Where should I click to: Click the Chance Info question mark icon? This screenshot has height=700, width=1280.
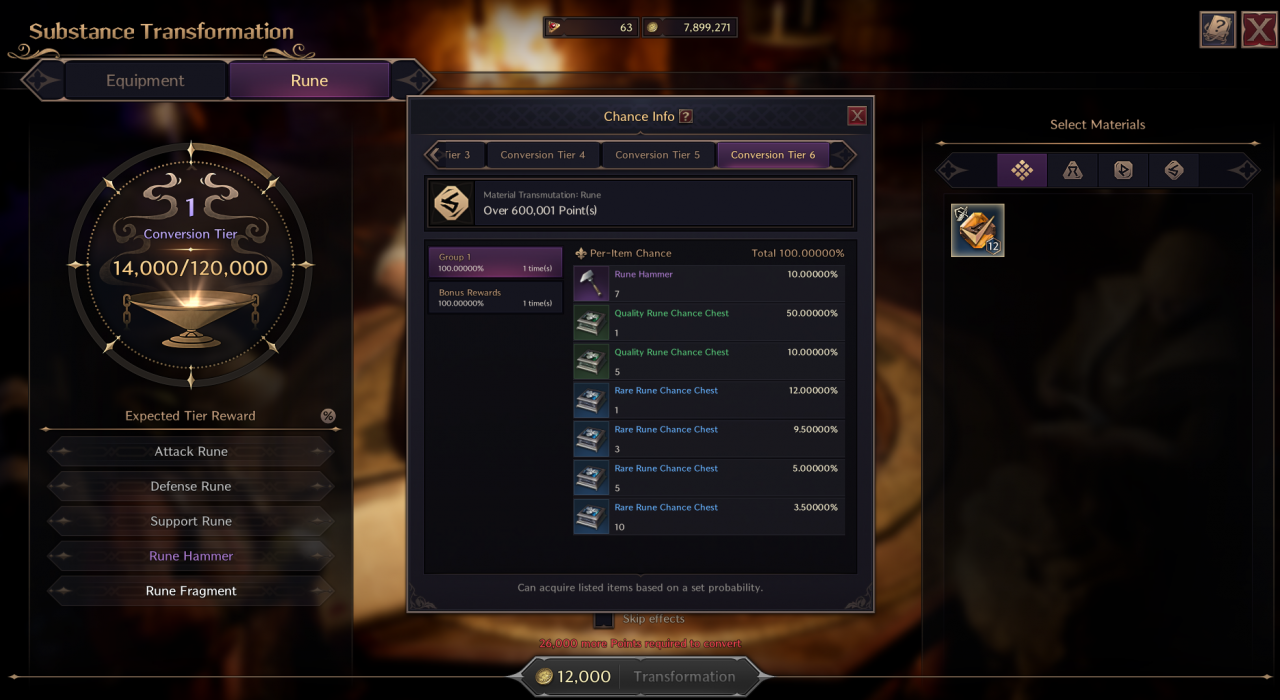click(x=686, y=116)
